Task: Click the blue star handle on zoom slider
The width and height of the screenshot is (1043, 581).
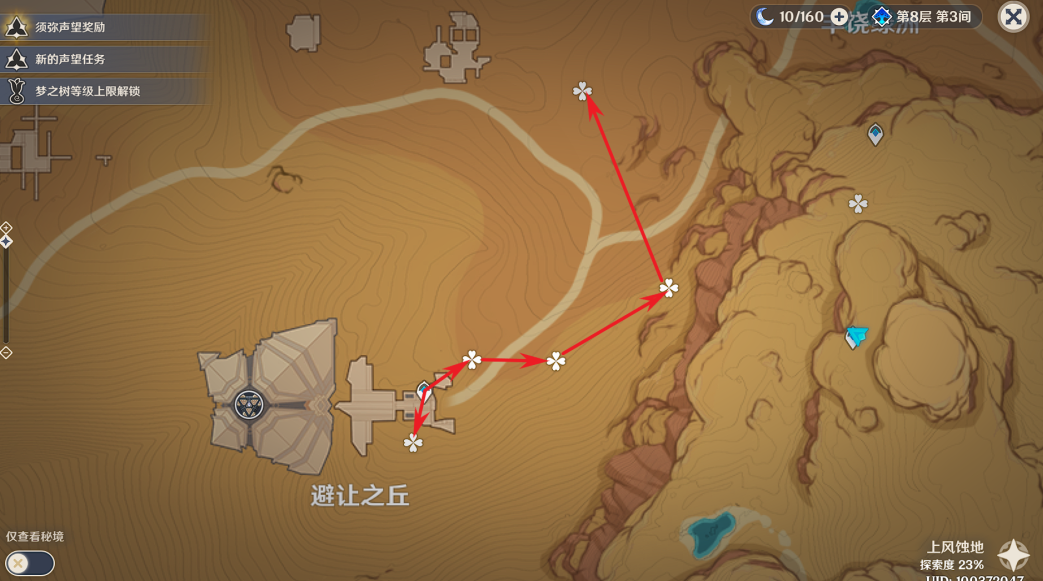Action: tap(6, 241)
